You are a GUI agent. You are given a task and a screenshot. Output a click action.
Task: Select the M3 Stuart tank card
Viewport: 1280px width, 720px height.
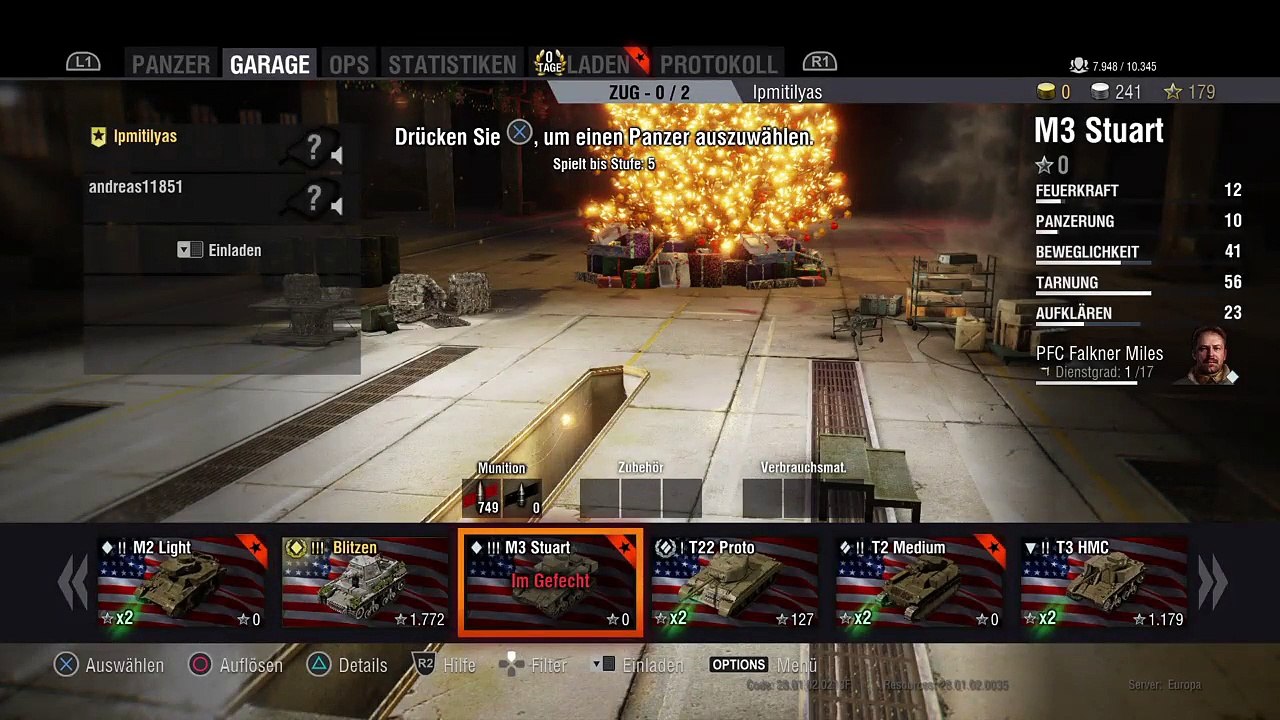point(550,583)
